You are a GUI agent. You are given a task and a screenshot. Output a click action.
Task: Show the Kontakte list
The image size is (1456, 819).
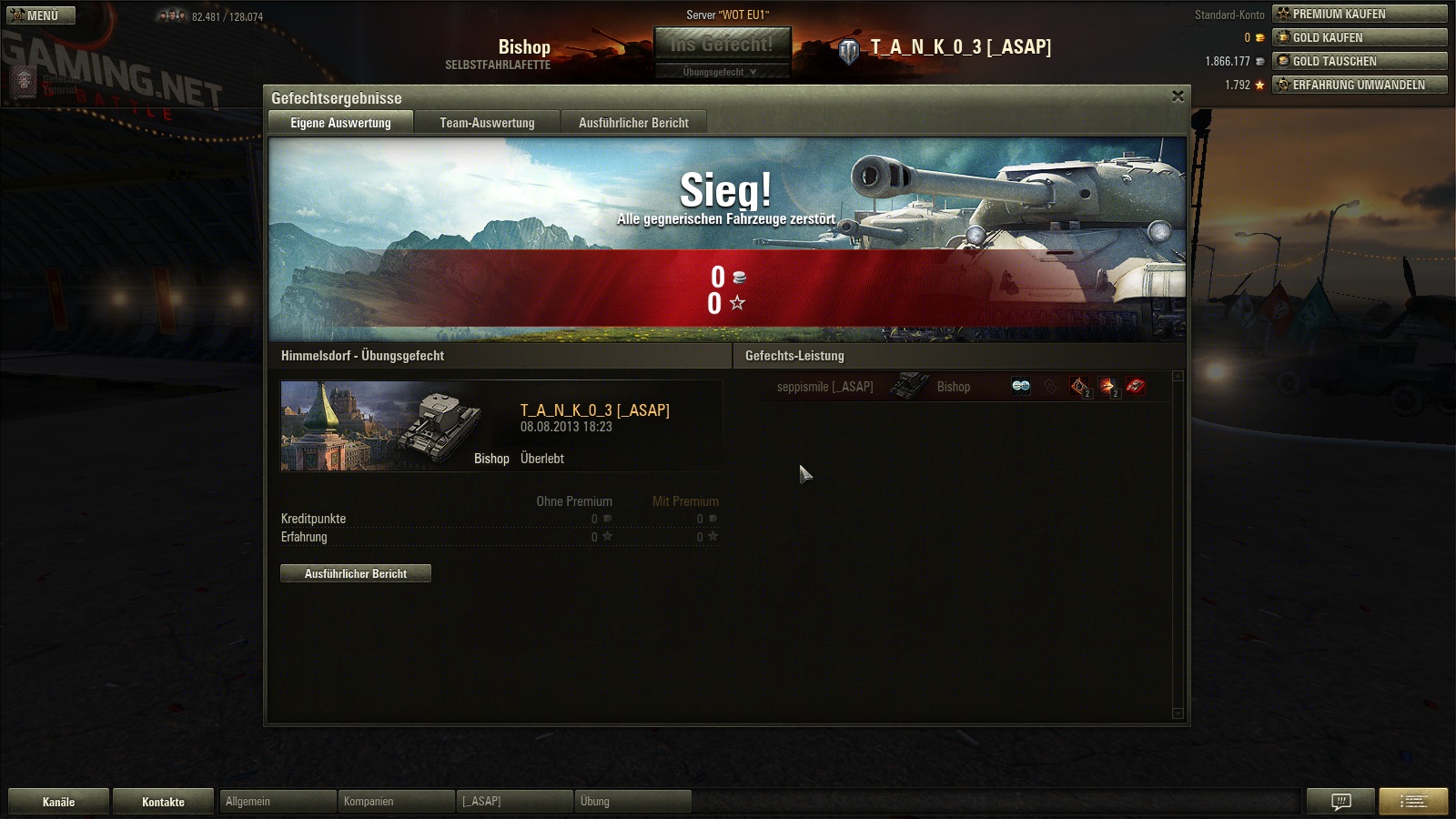coord(164,802)
